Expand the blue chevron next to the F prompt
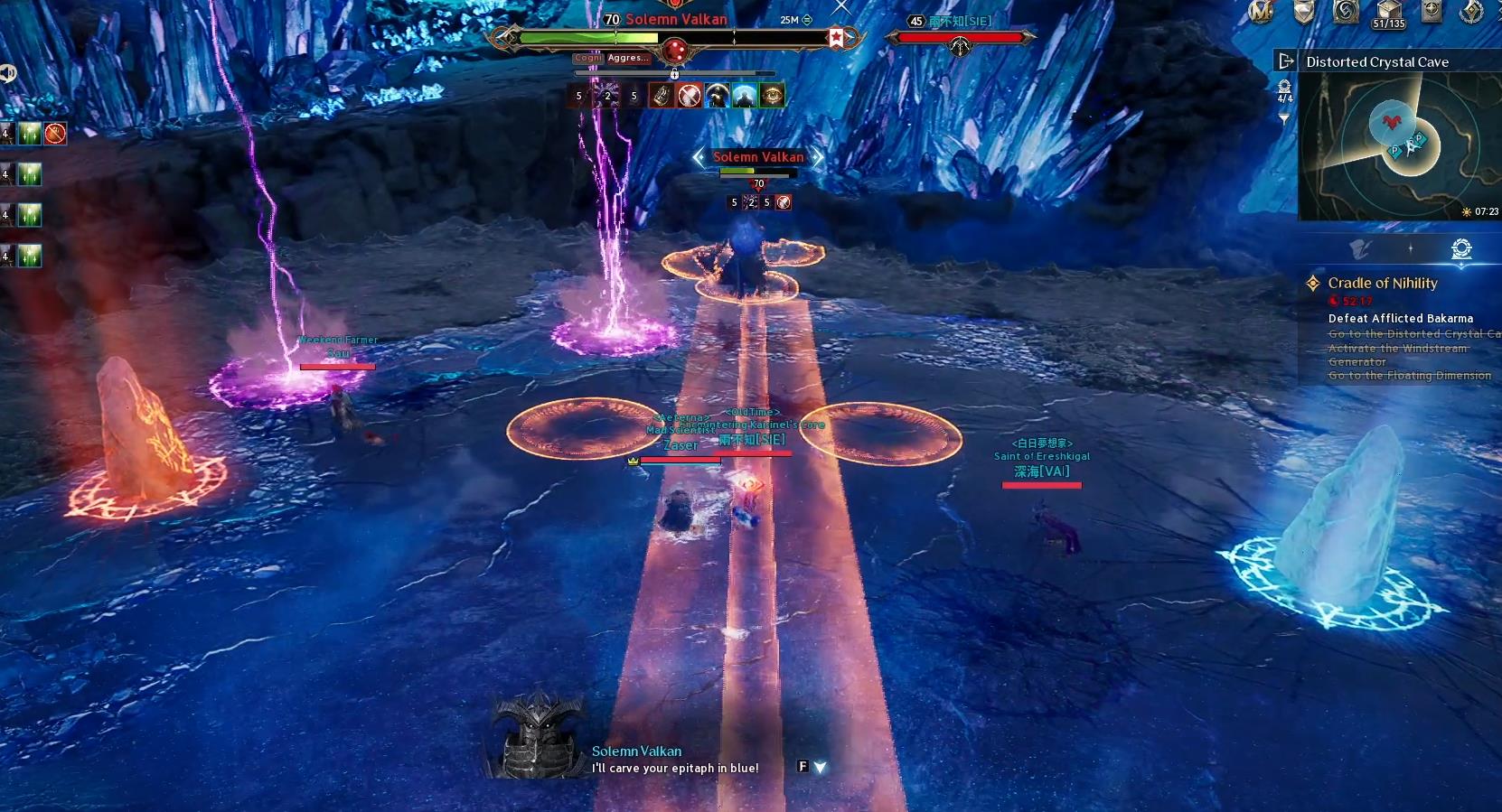 819,766
